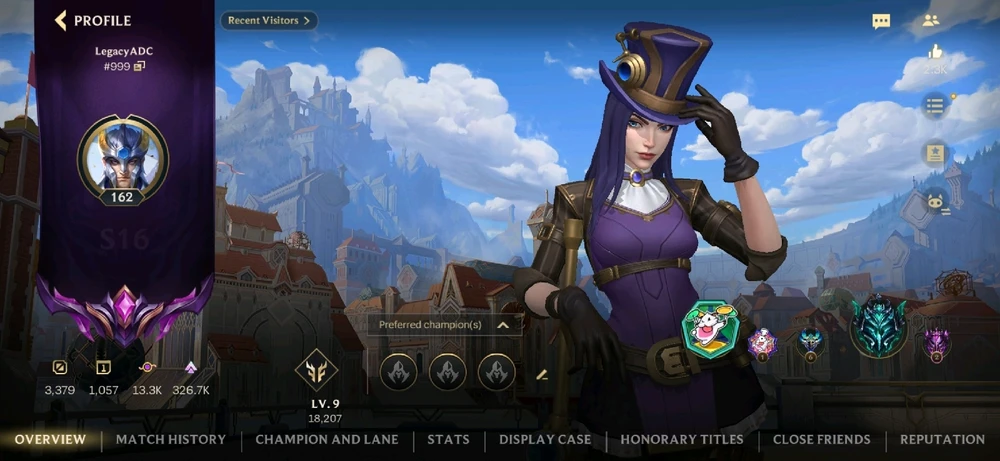Inspect the large teal rank emblem
Image resolution: width=1000 pixels, height=461 pixels.
tap(878, 327)
